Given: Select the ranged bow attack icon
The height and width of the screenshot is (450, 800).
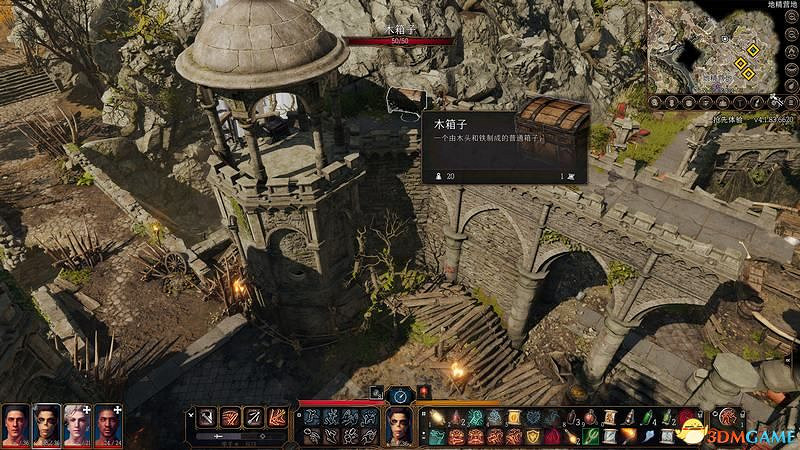Looking at the screenshot, I should 254,417.
